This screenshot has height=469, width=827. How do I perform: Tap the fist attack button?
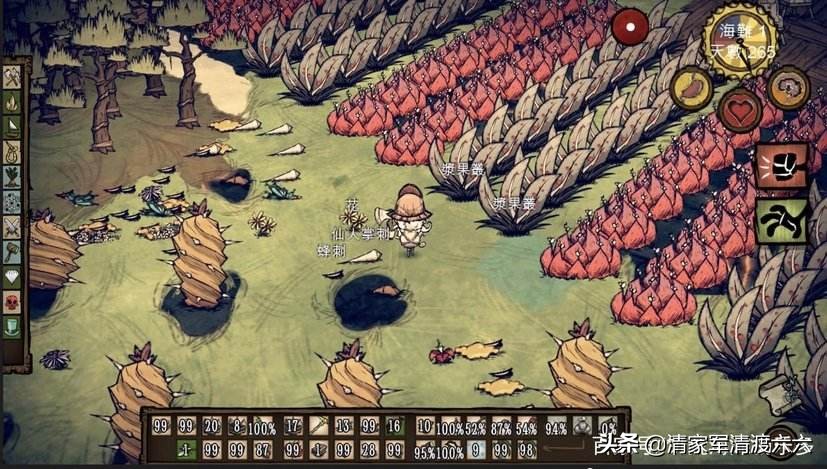click(781, 166)
